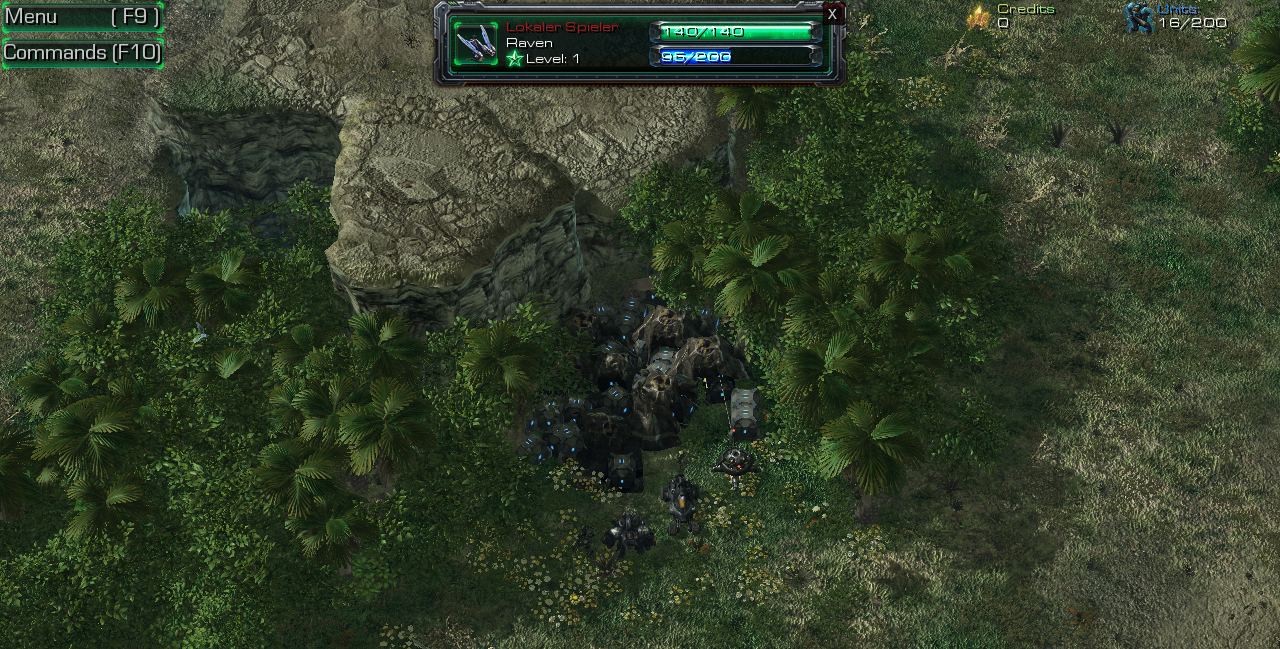Open the Commands (F10) button
Image resolution: width=1280 pixels, height=649 pixels.
click(81, 53)
